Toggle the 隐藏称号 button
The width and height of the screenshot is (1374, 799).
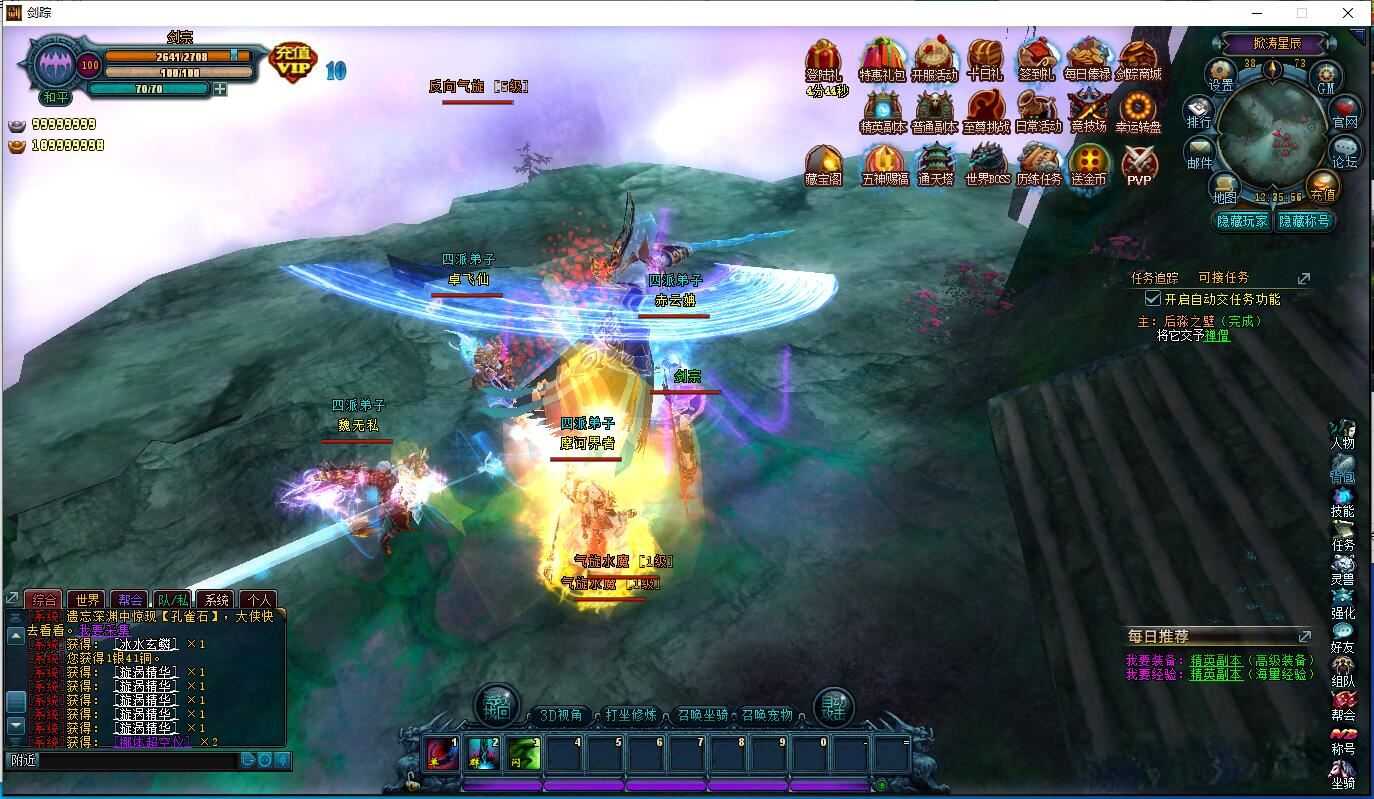(1304, 221)
